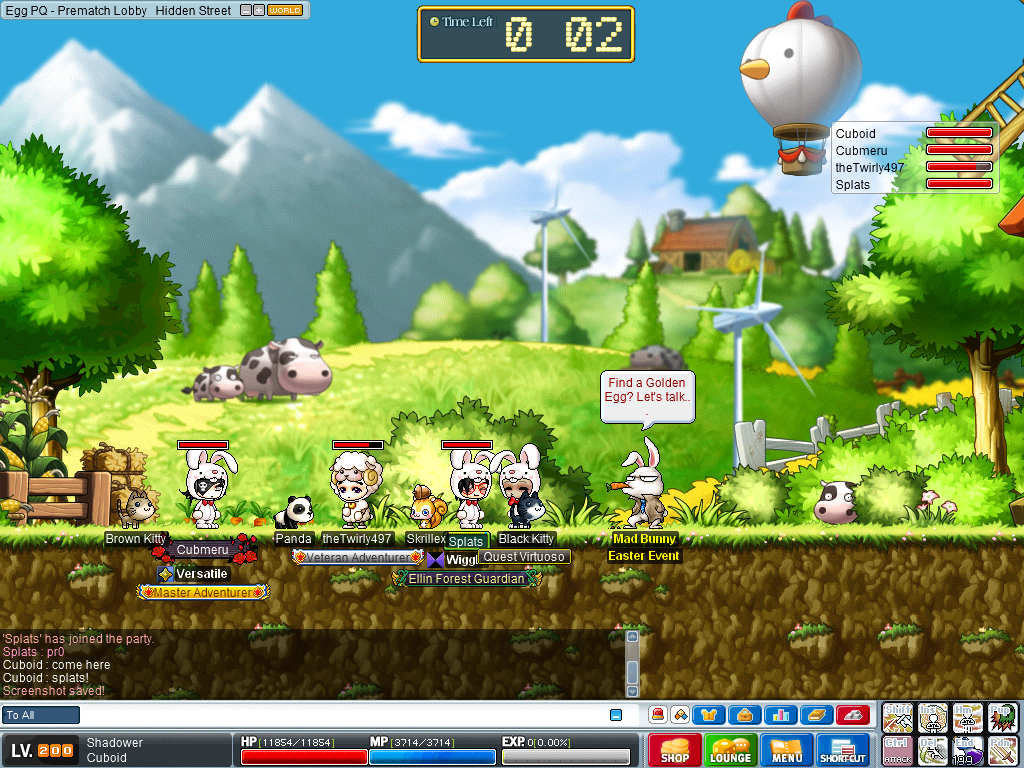Open the 'To All' chat target selector

pyautogui.click(x=41, y=715)
